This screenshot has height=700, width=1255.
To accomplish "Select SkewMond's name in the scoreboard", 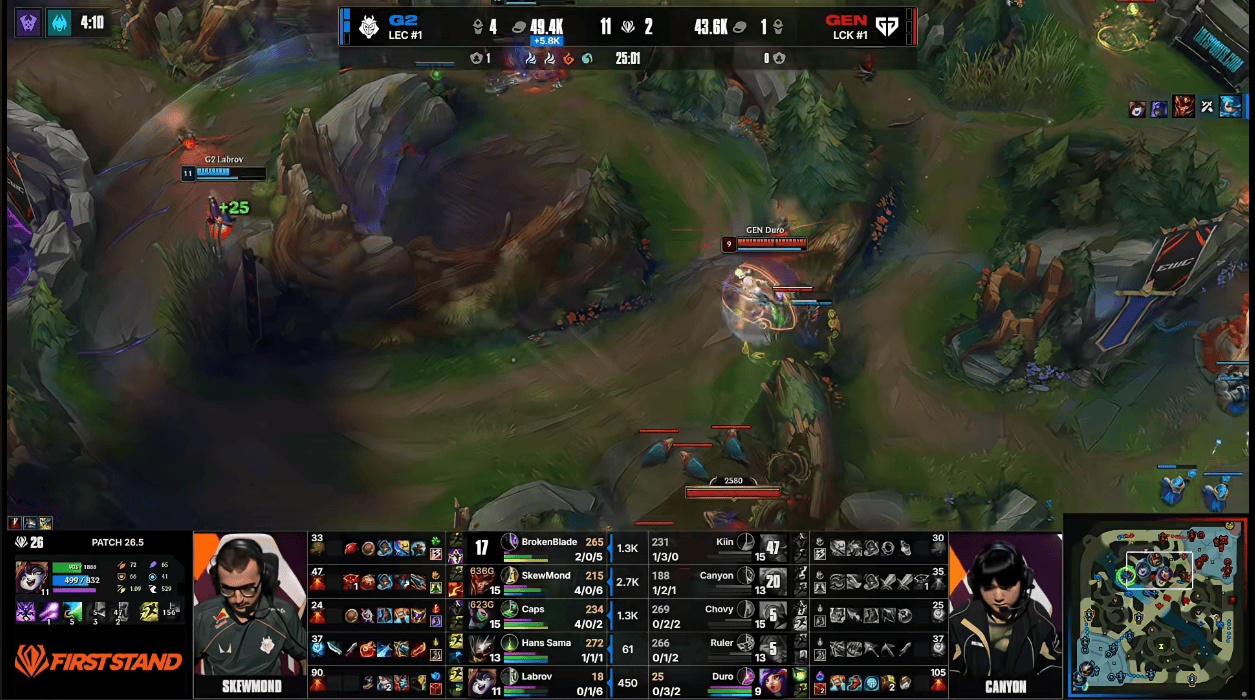I will (x=546, y=576).
